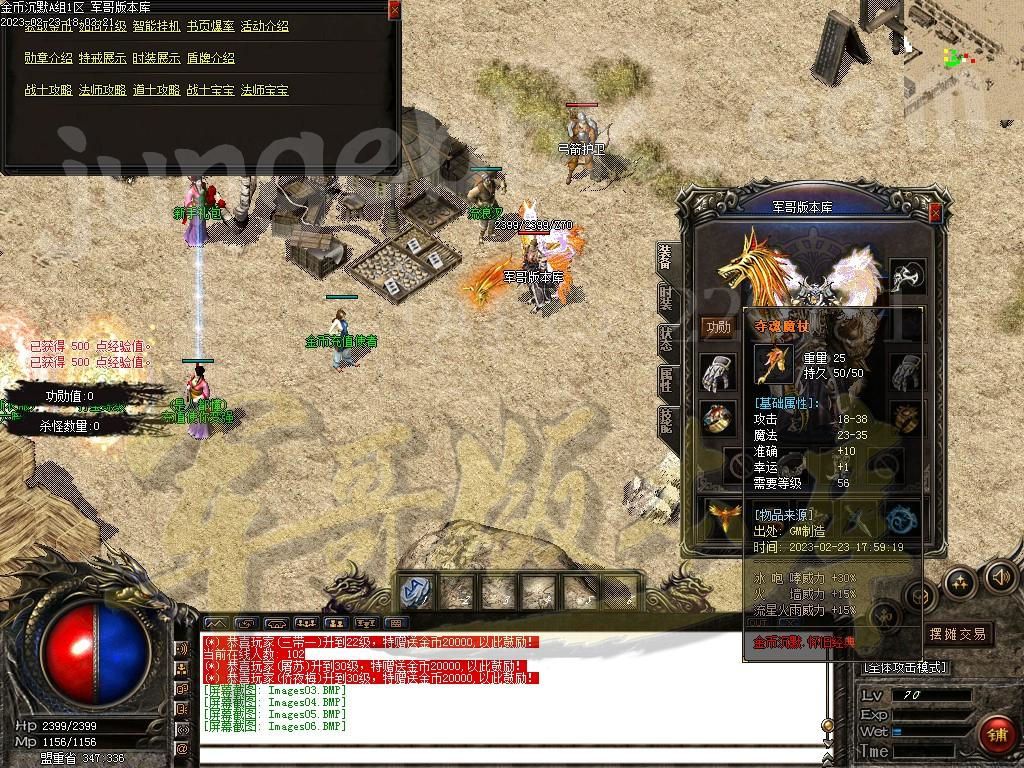Open the 活动介绍 link

click(265, 26)
